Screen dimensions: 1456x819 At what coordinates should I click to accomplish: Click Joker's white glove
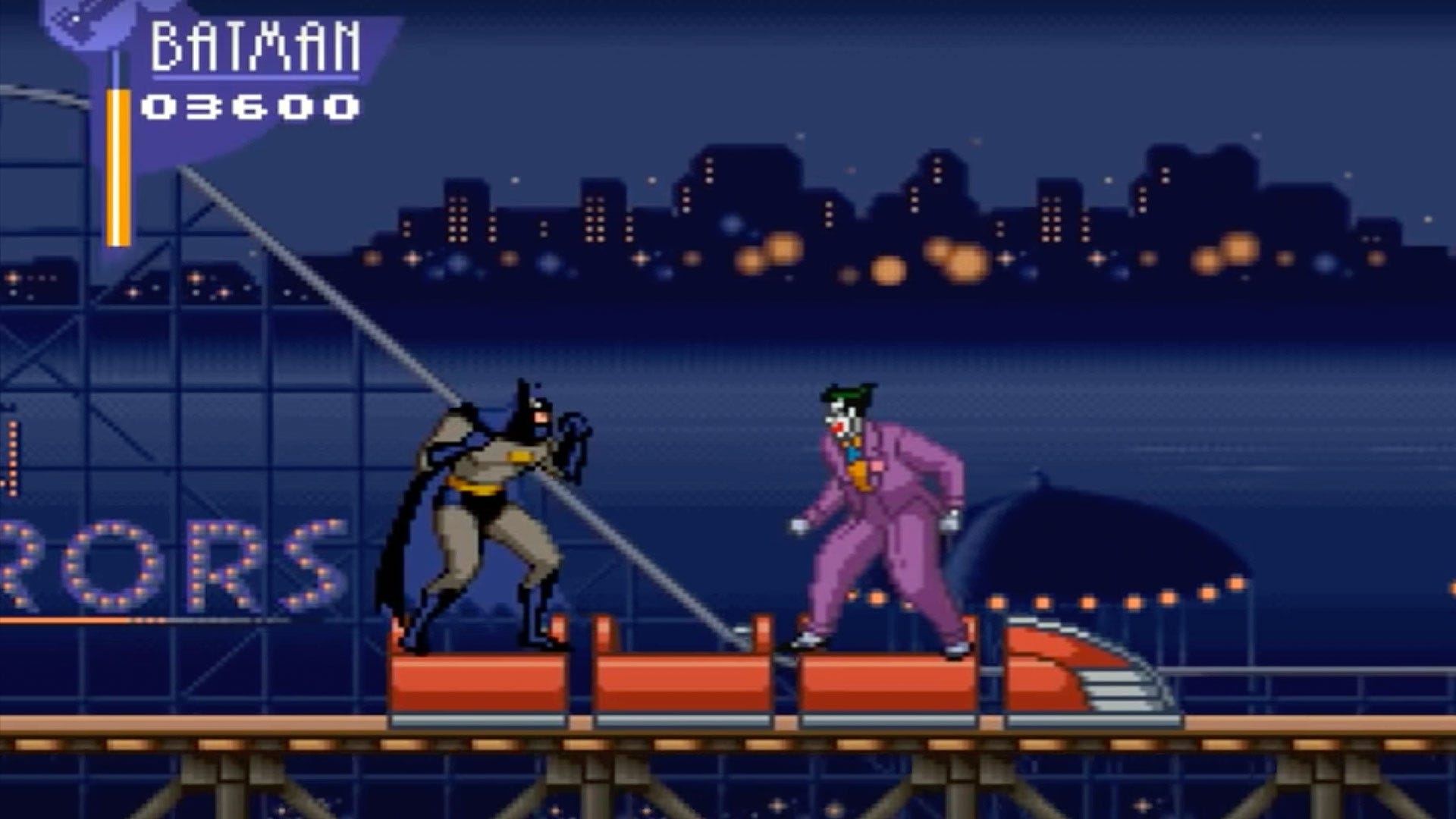click(798, 523)
